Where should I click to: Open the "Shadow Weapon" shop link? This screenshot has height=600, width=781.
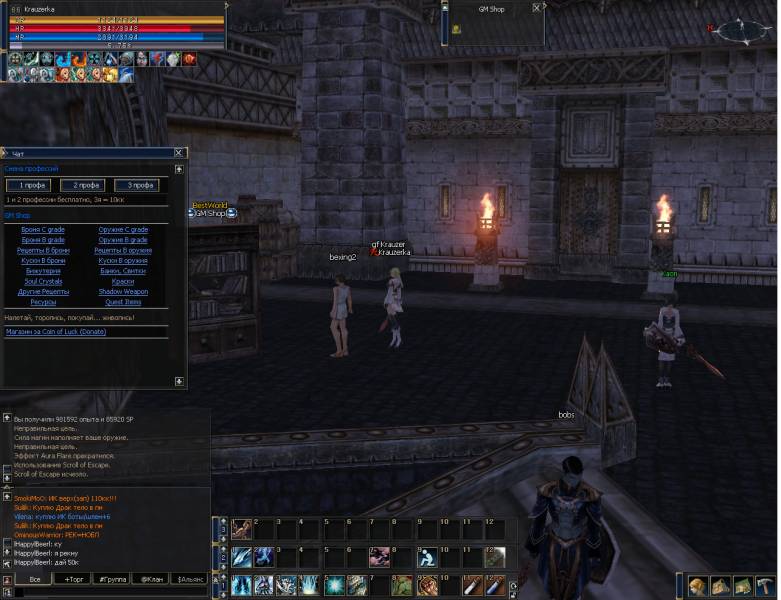(x=123, y=291)
